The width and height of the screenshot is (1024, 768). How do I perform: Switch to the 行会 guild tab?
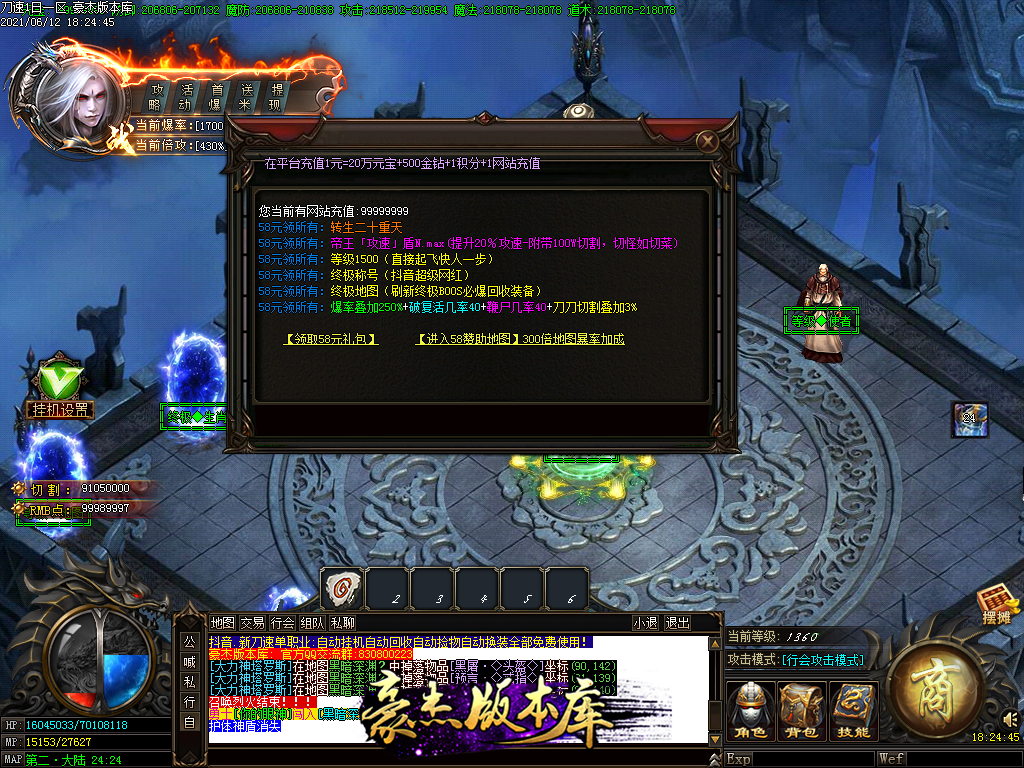click(282, 623)
